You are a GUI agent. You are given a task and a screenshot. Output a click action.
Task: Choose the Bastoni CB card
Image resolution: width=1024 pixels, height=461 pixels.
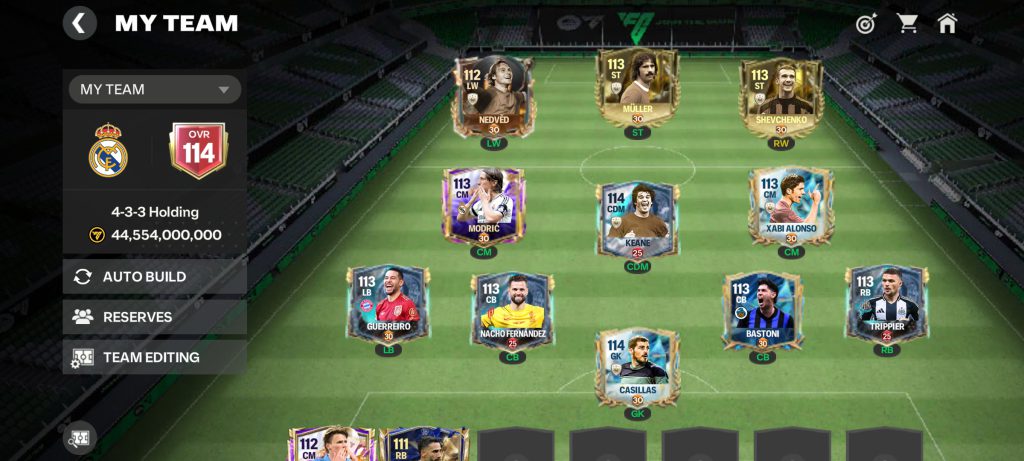tap(763, 311)
